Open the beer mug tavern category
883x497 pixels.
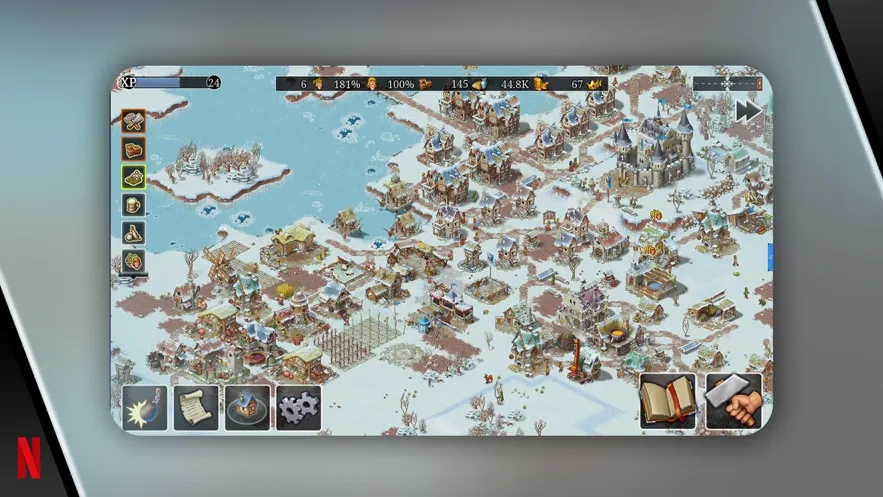coord(134,205)
